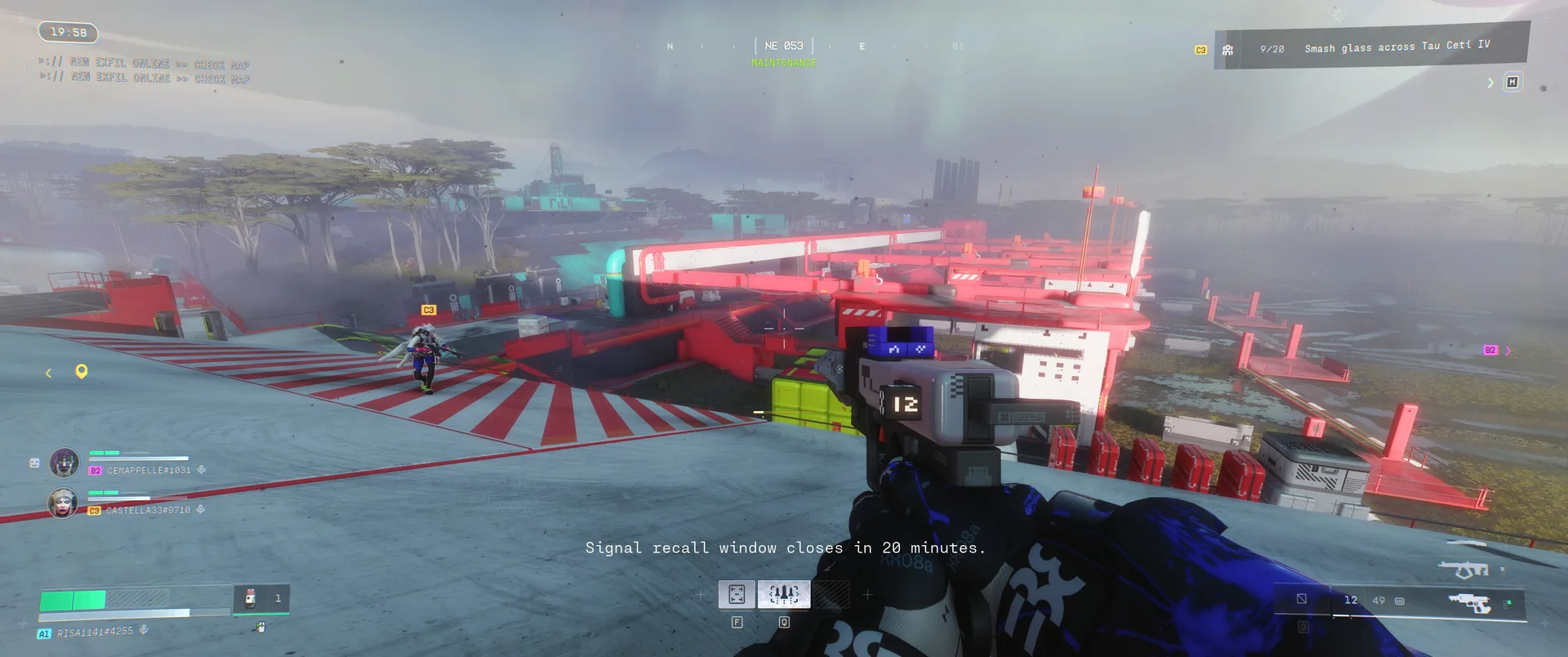Switch to the stowed rifle weapon icon
Screen dimensions: 1568x657
point(1463,568)
